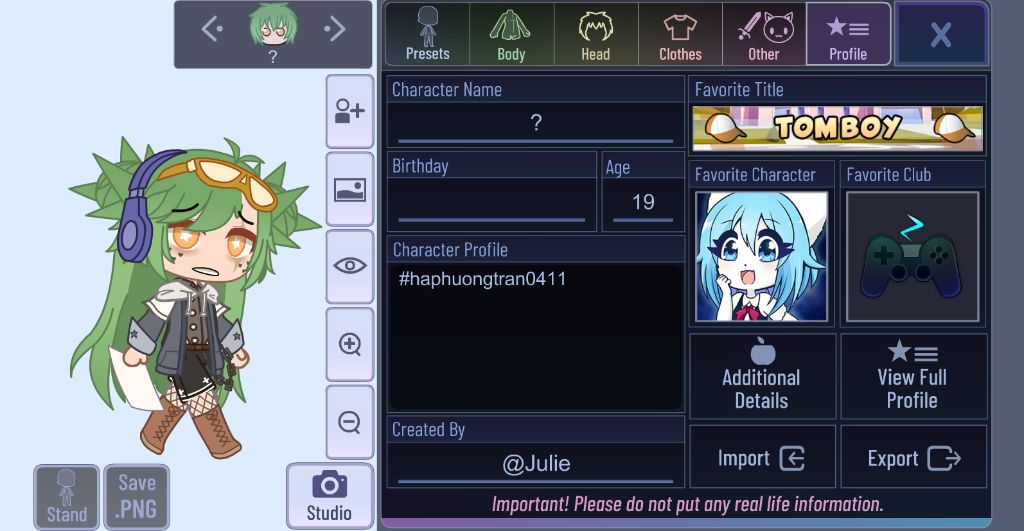Show the View Full Profile screen
The height and width of the screenshot is (531, 1024).
click(913, 376)
